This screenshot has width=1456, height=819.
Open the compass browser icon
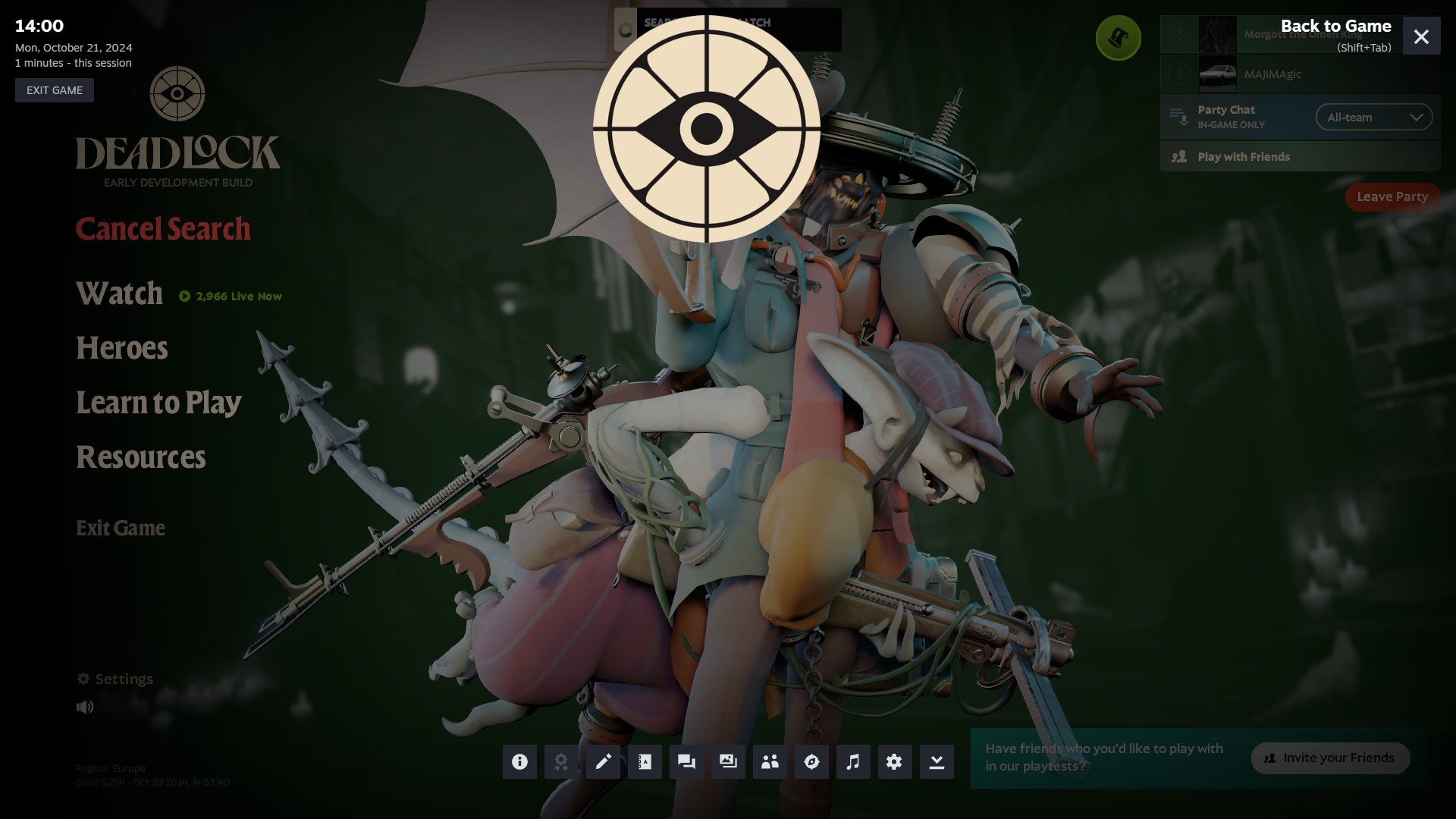pos(811,761)
